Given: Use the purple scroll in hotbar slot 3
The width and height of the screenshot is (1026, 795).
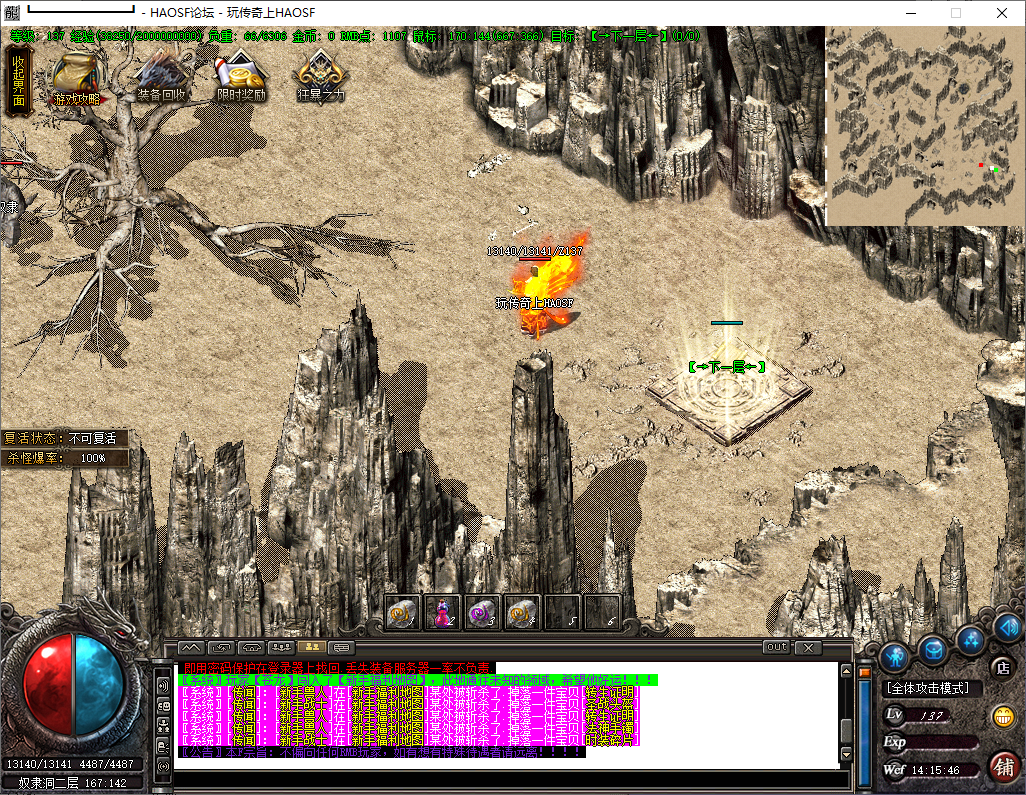Looking at the screenshot, I should click(x=482, y=612).
